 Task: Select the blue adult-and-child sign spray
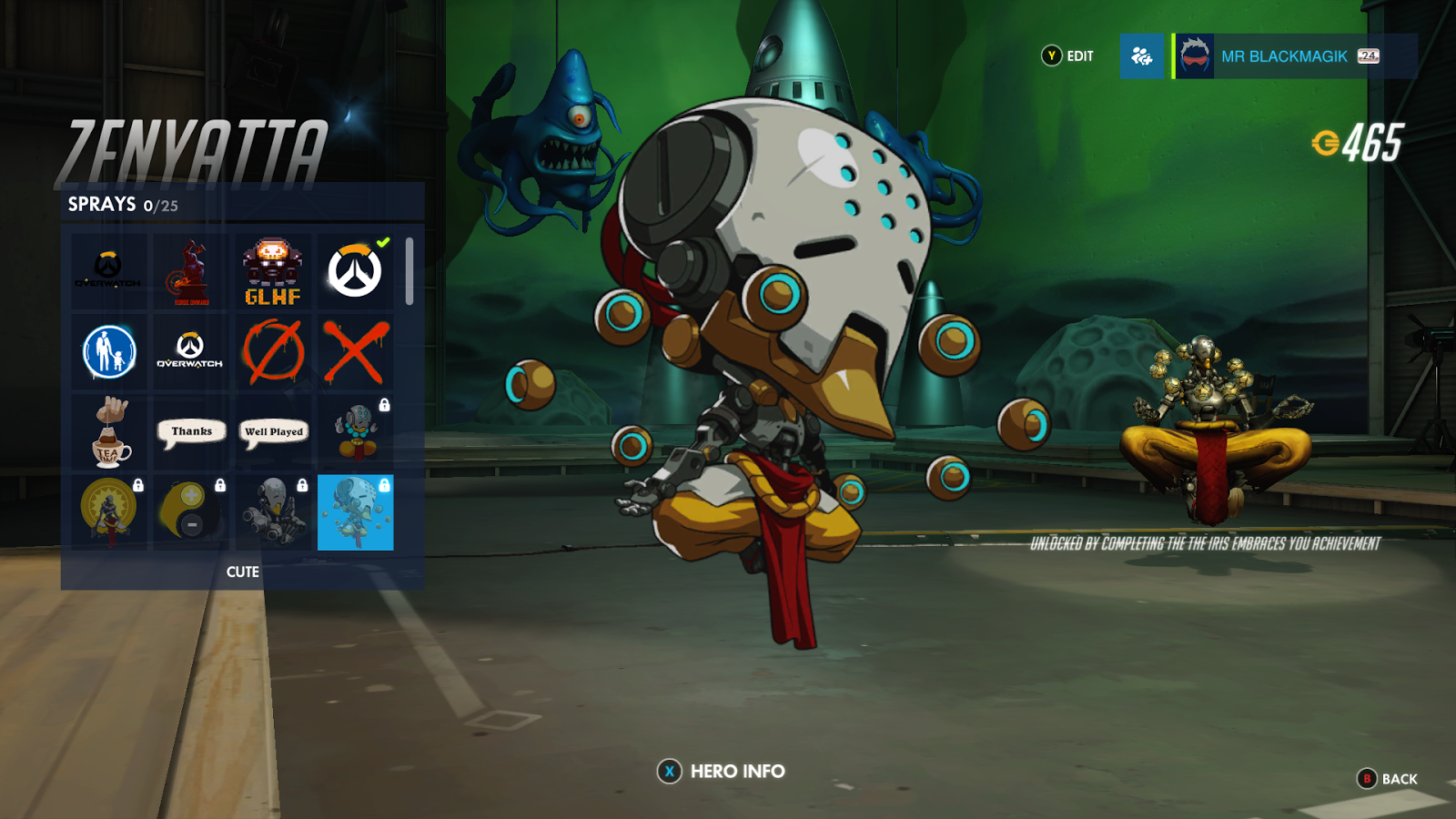click(108, 351)
